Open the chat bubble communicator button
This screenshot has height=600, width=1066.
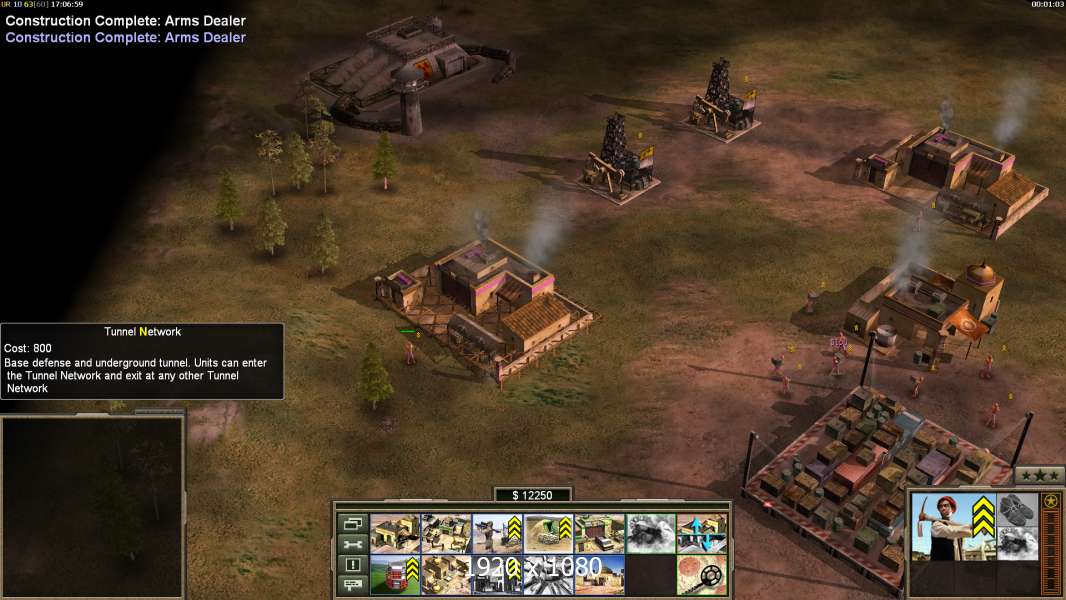[352, 585]
